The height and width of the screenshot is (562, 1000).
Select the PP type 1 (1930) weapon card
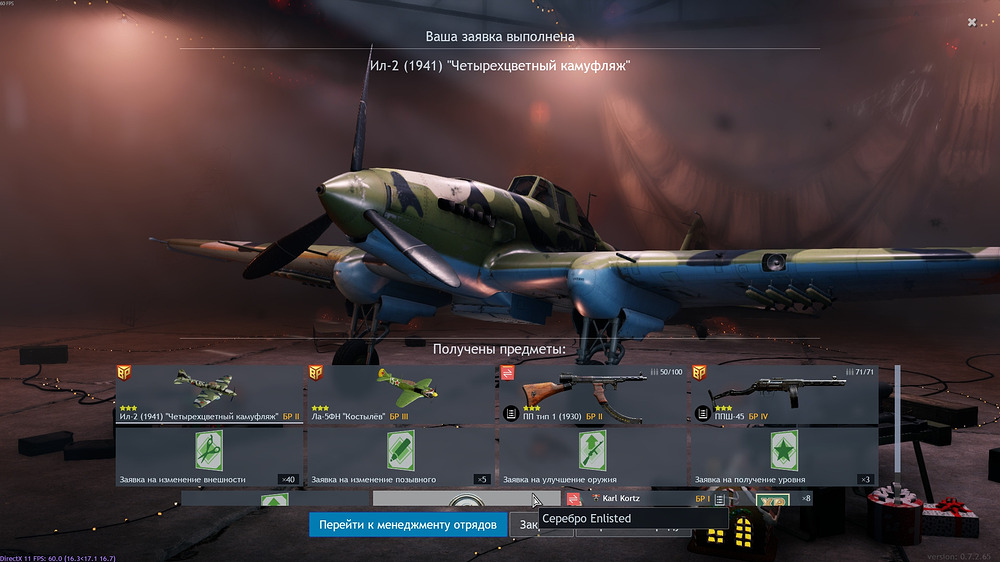point(593,394)
